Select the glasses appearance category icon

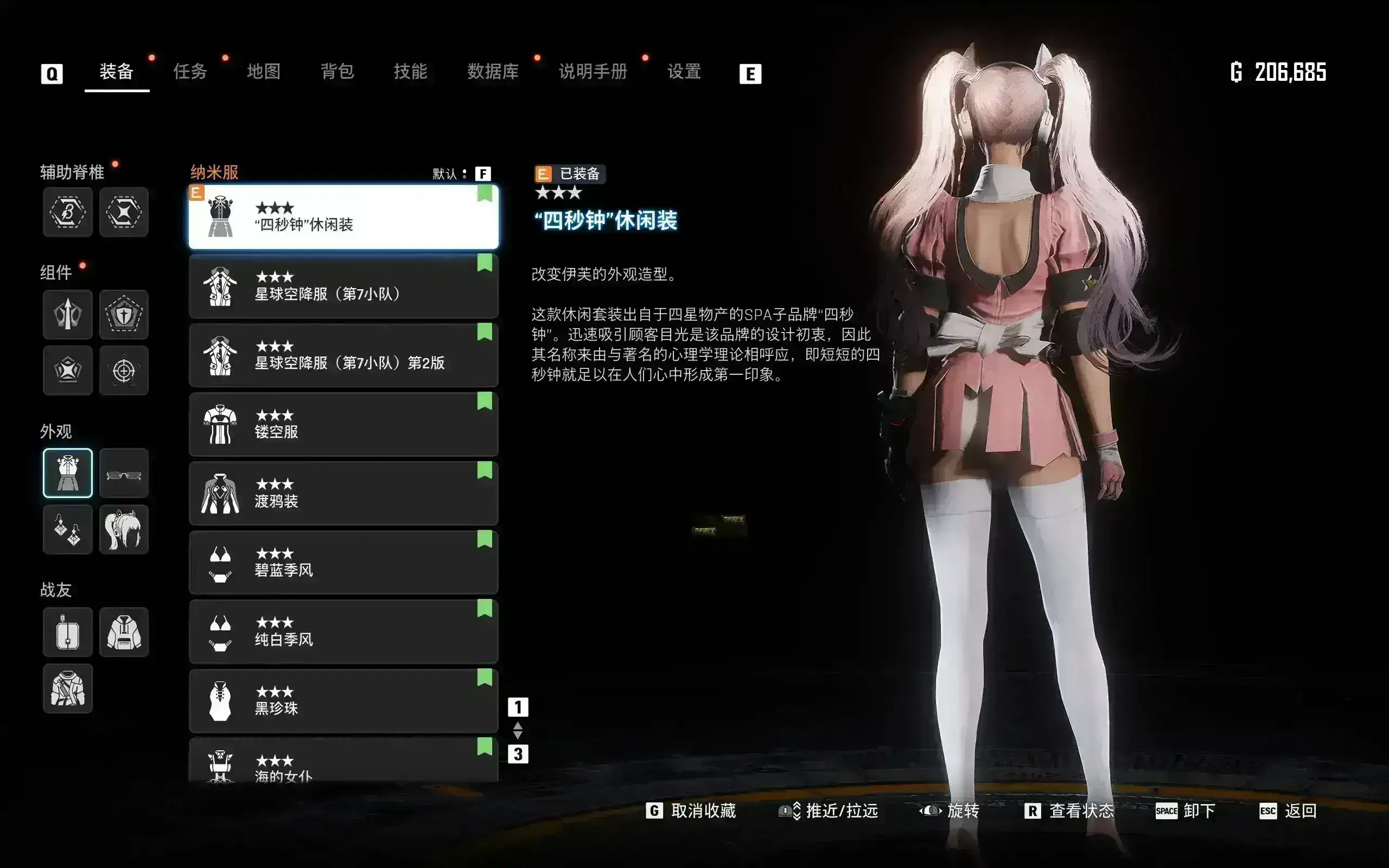[x=124, y=473]
